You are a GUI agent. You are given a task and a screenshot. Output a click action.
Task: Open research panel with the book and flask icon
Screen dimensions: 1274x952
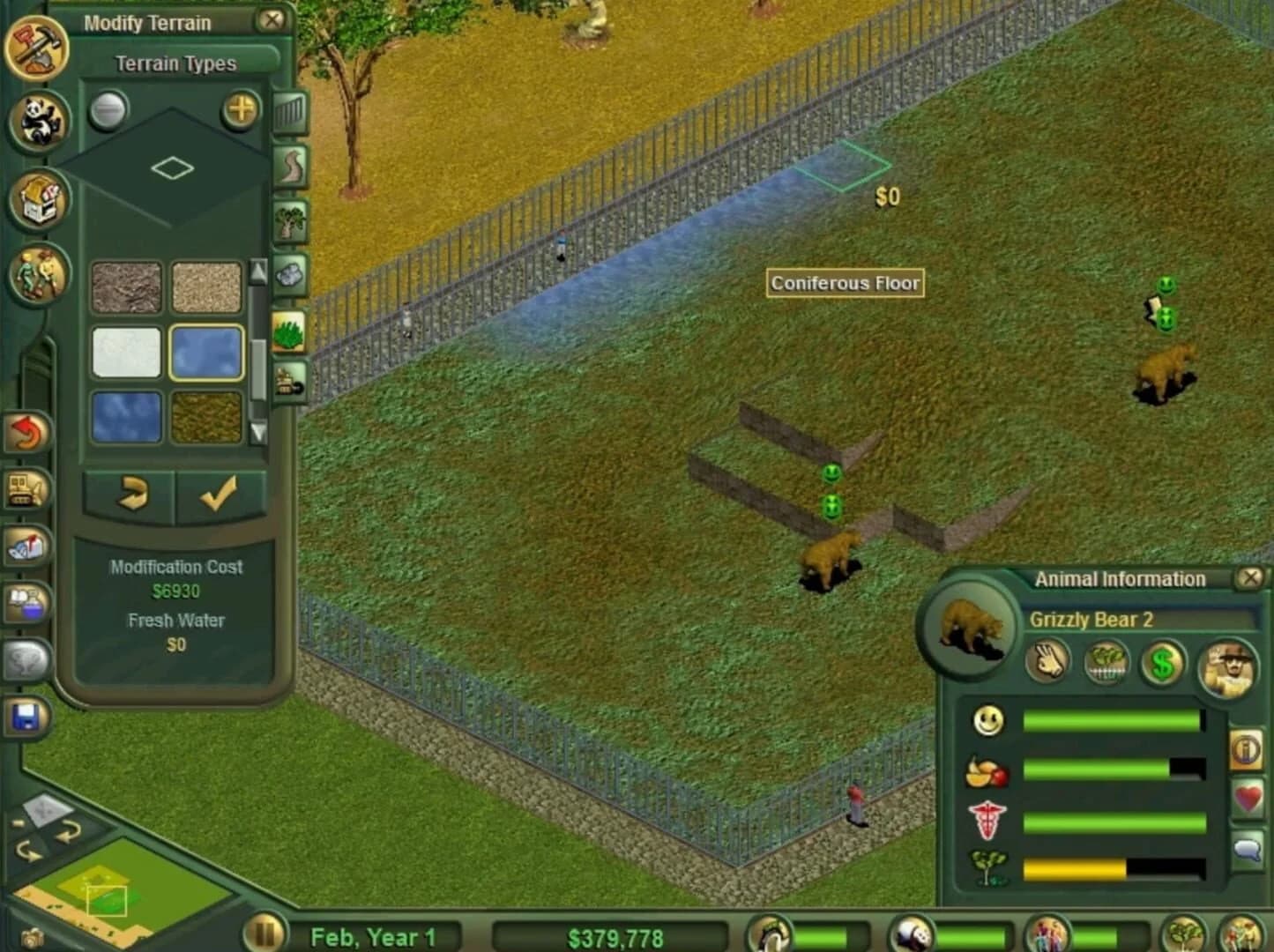coord(26,602)
